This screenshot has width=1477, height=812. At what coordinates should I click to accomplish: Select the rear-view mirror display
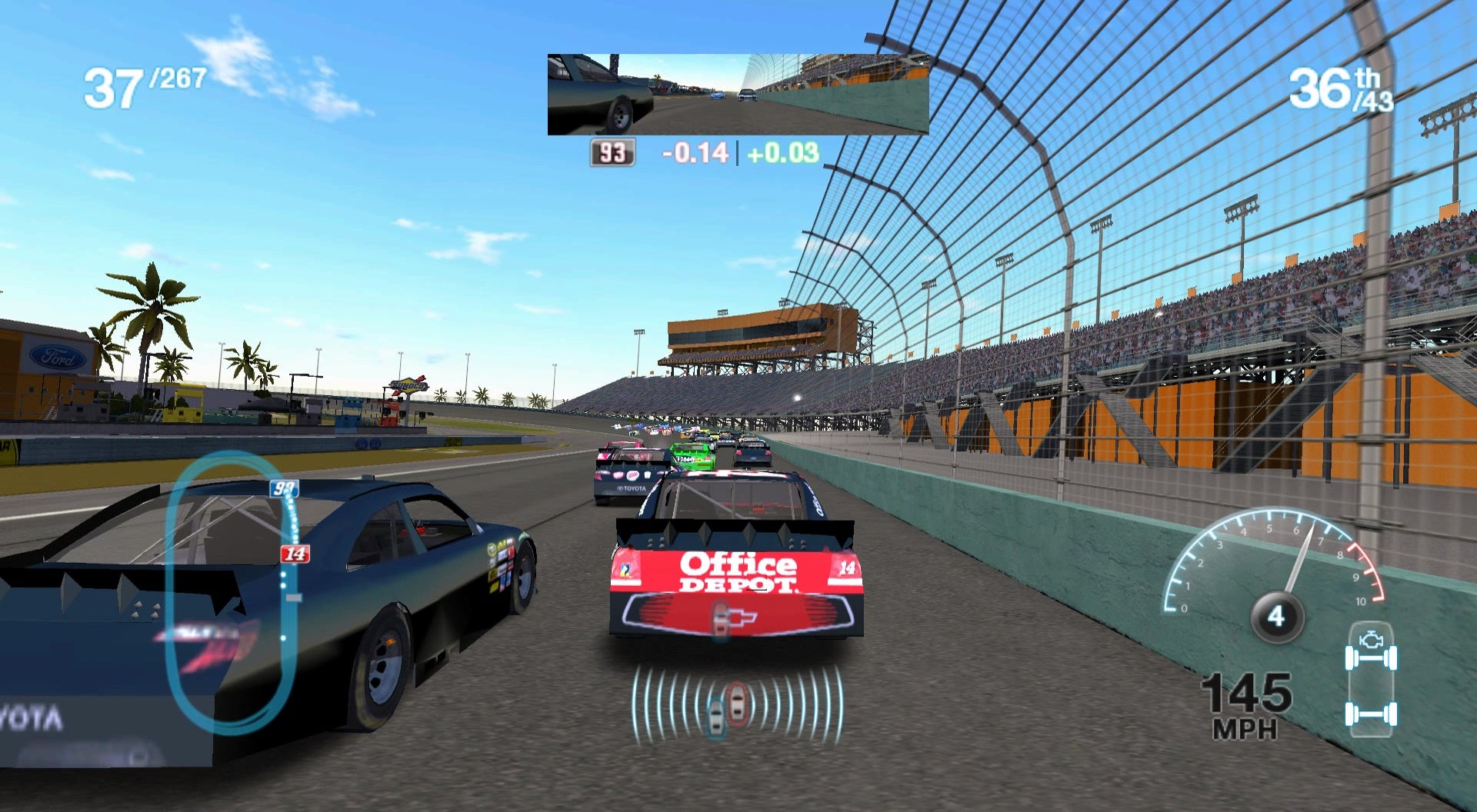(738, 95)
